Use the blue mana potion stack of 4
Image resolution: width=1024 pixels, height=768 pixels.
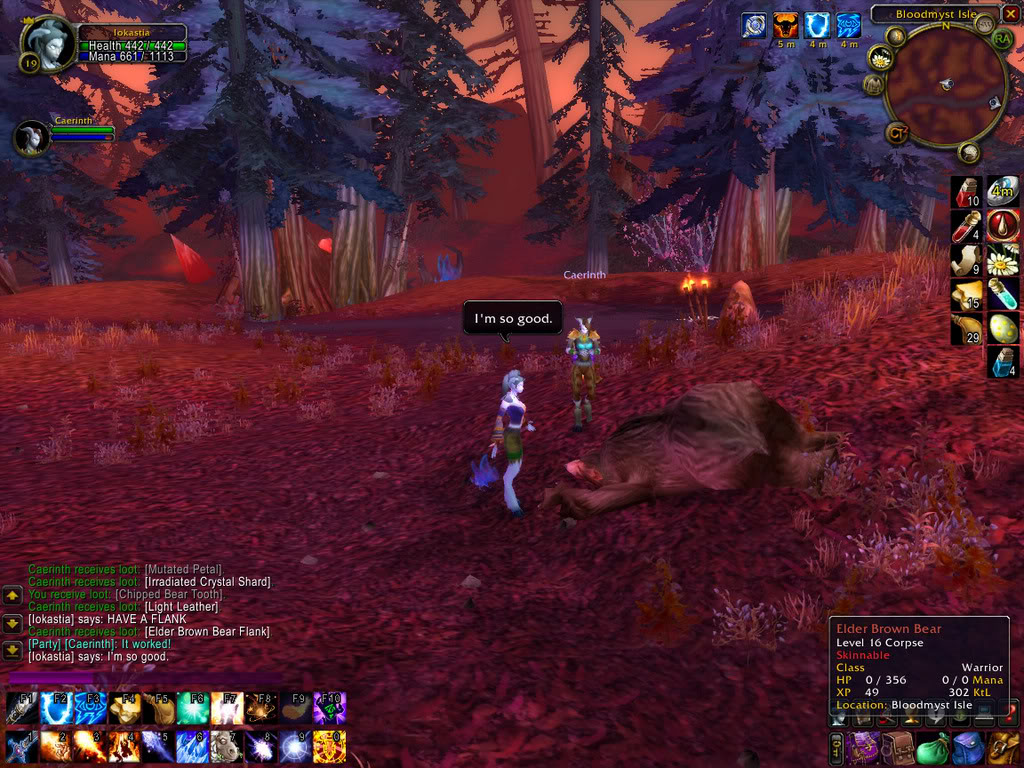coord(1003,362)
